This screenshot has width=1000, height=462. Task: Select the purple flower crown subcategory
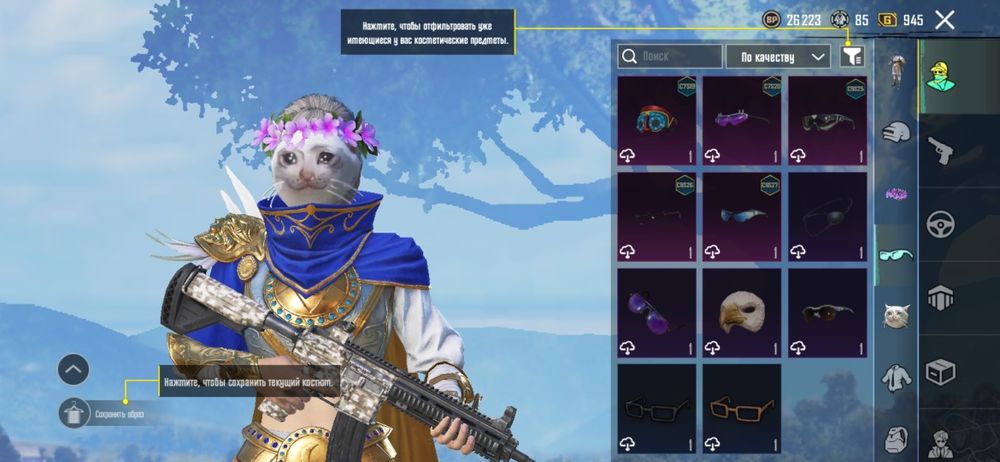pos(895,193)
